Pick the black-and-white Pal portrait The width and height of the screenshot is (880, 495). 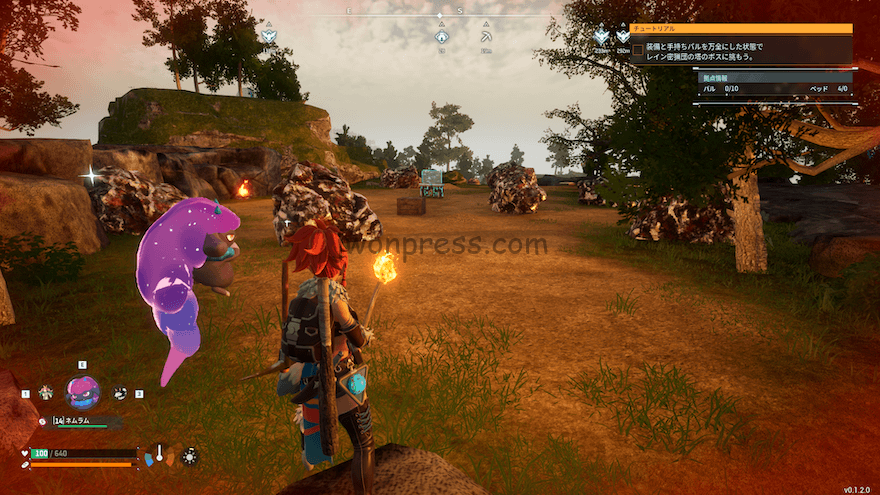(120, 393)
